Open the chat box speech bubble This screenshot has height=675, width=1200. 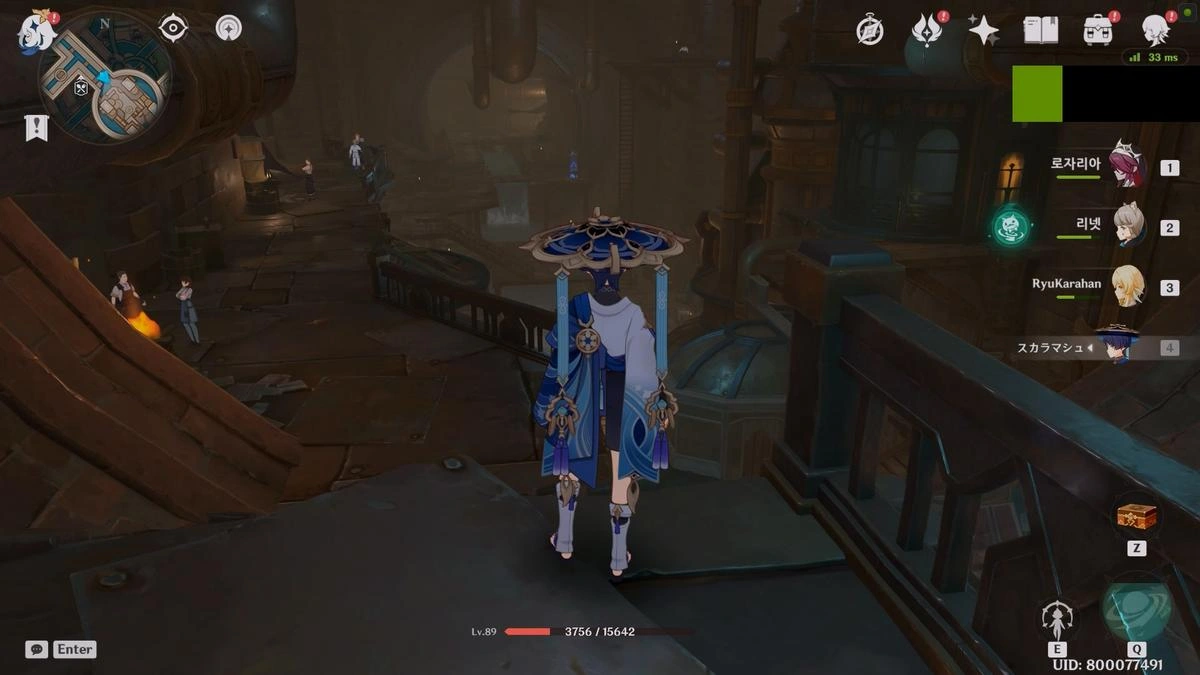(37, 649)
